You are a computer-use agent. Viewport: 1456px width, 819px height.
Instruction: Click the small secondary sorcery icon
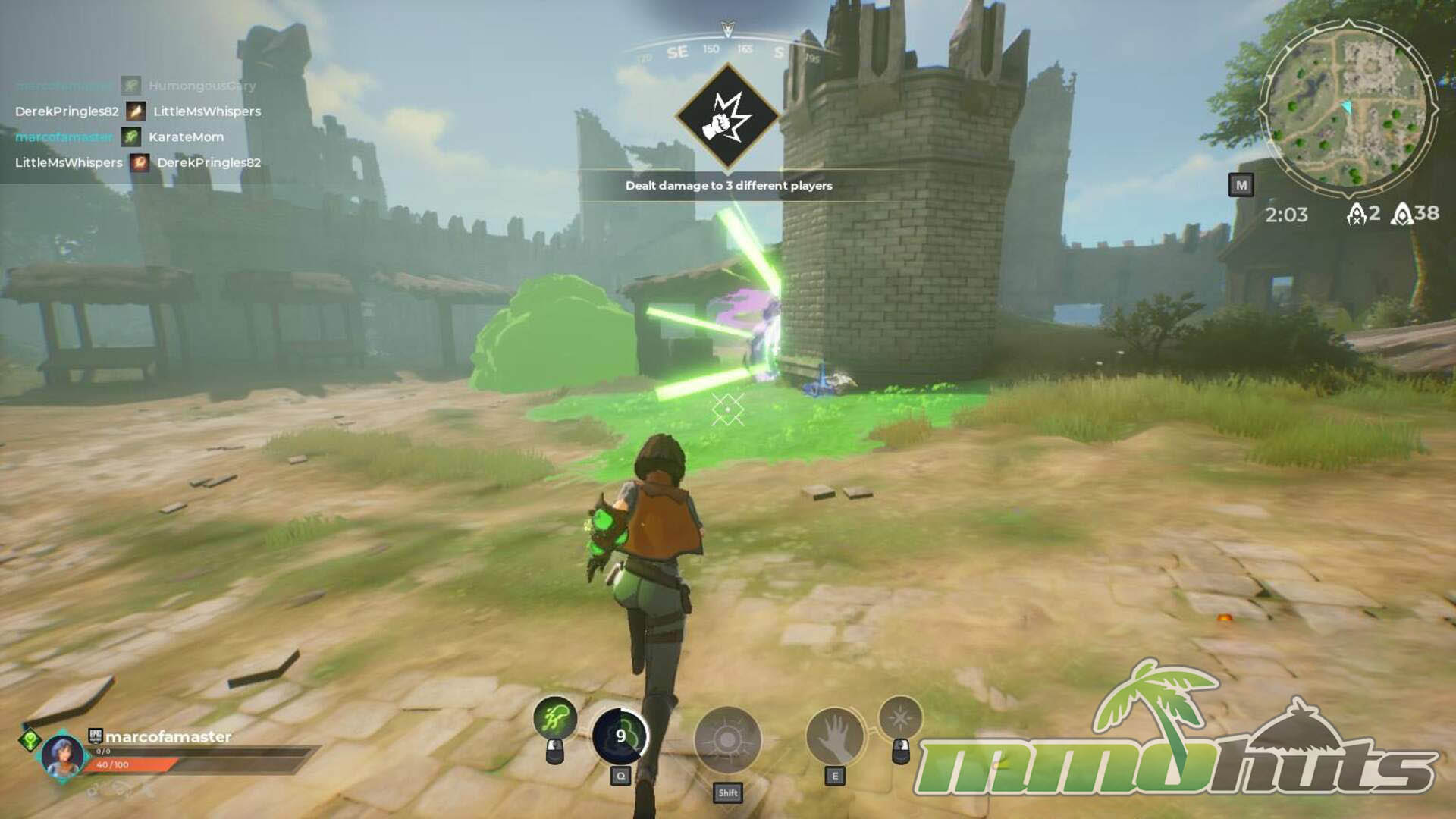(900, 717)
